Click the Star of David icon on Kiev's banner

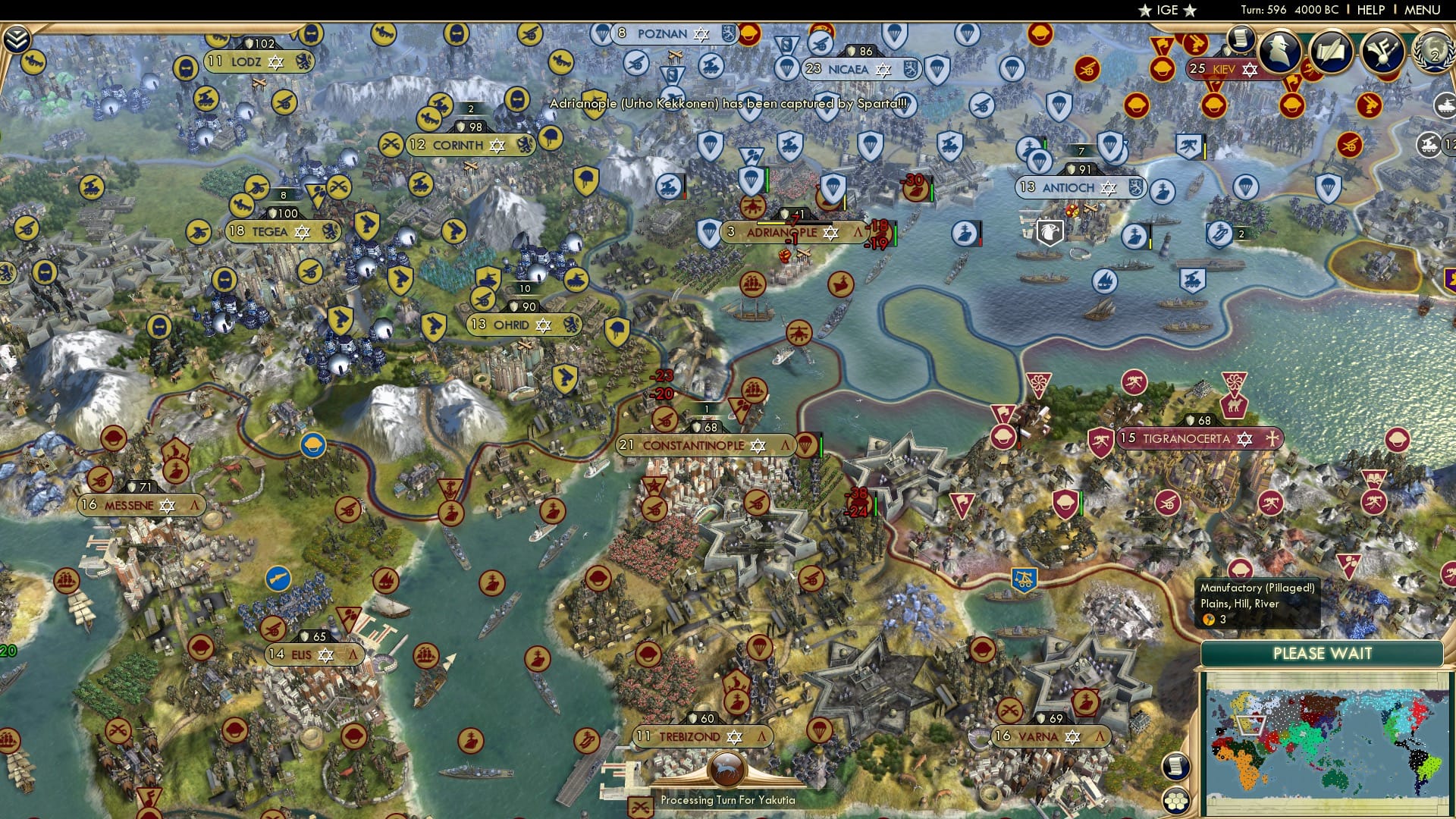[x=1250, y=71]
